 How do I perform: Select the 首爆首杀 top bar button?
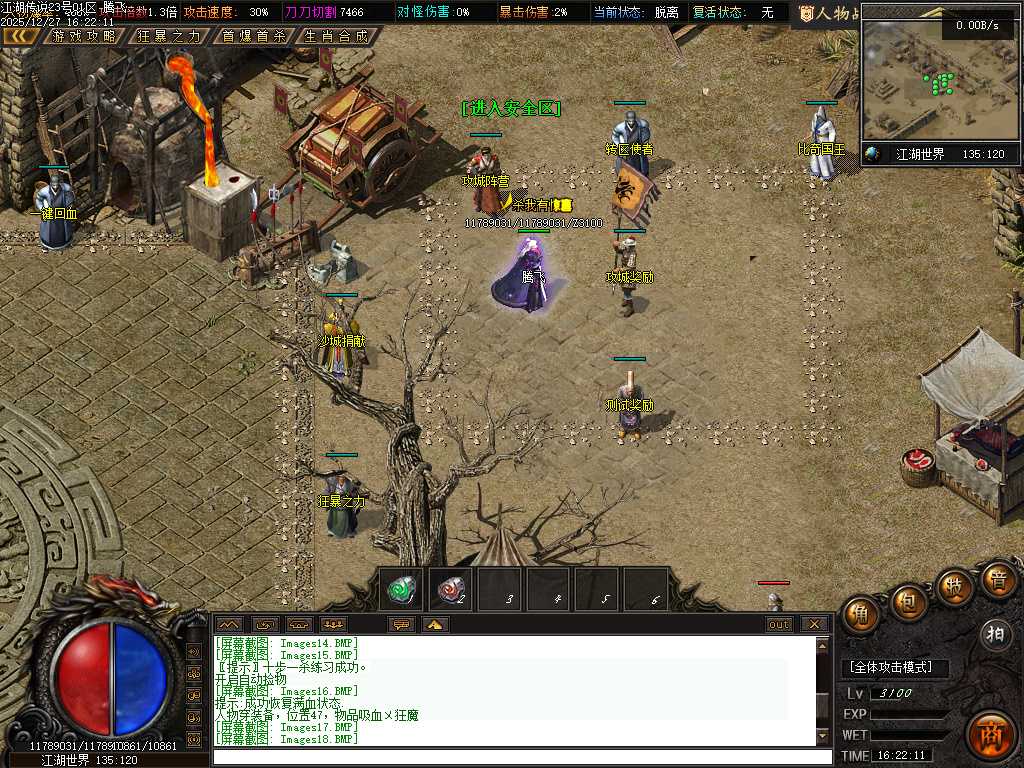coord(253,36)
